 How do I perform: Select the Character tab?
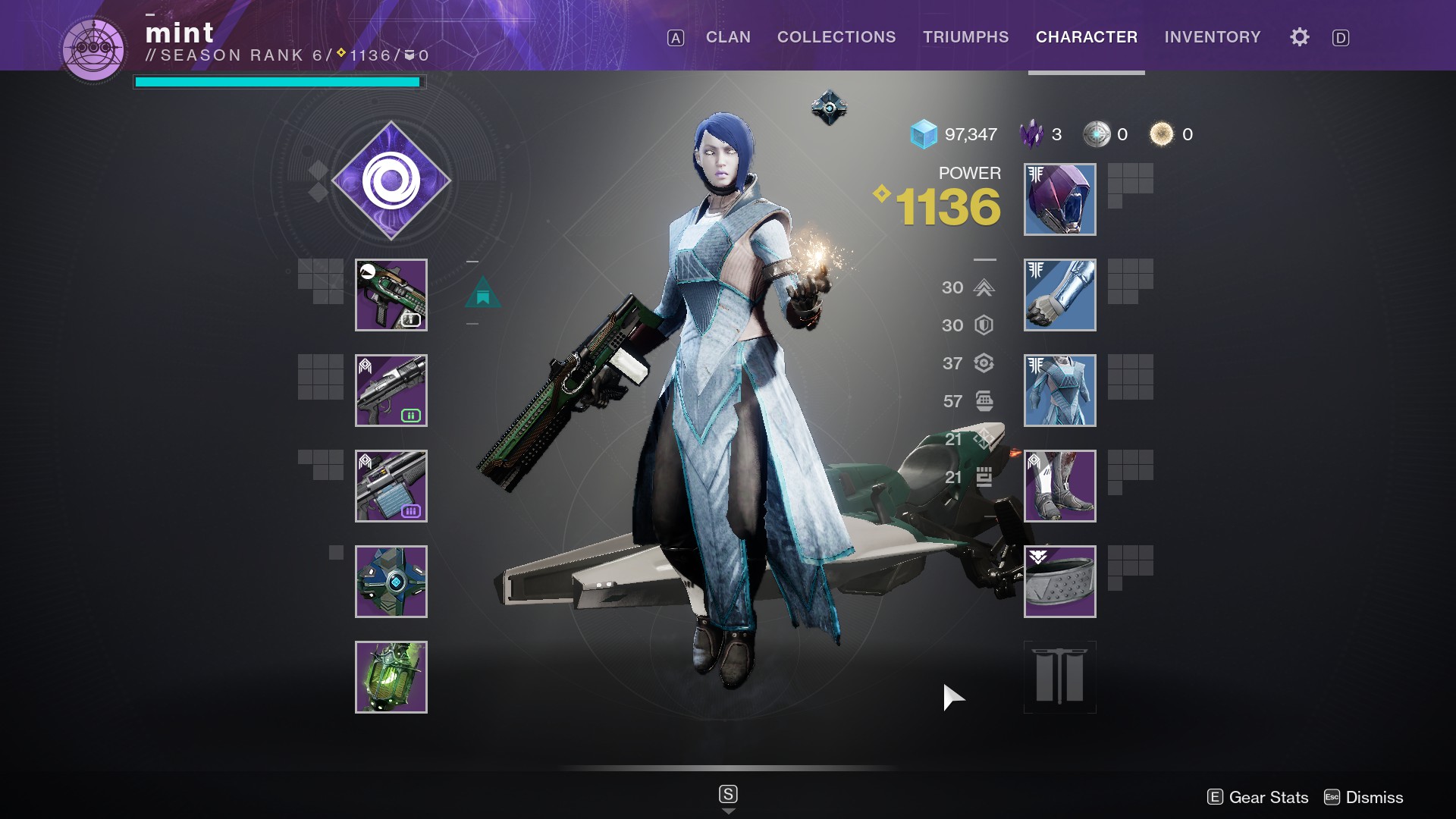tap(1086, 37)
